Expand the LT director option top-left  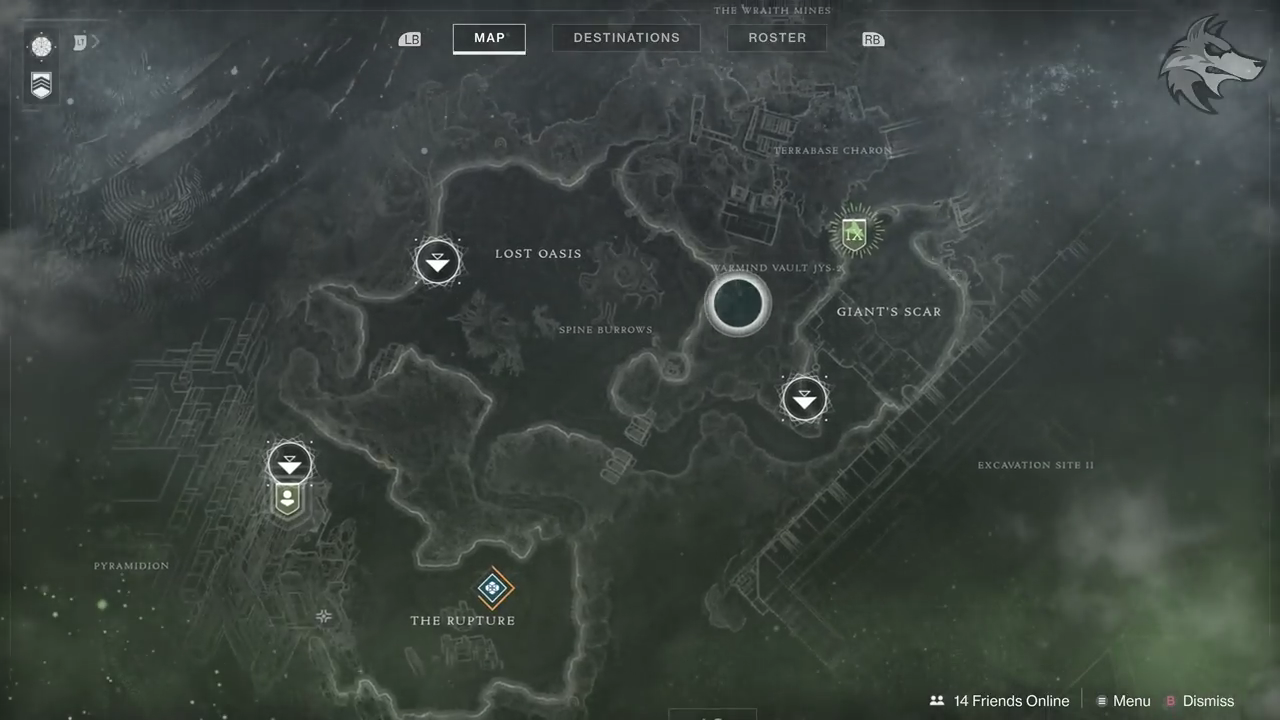tap(79, 42)
